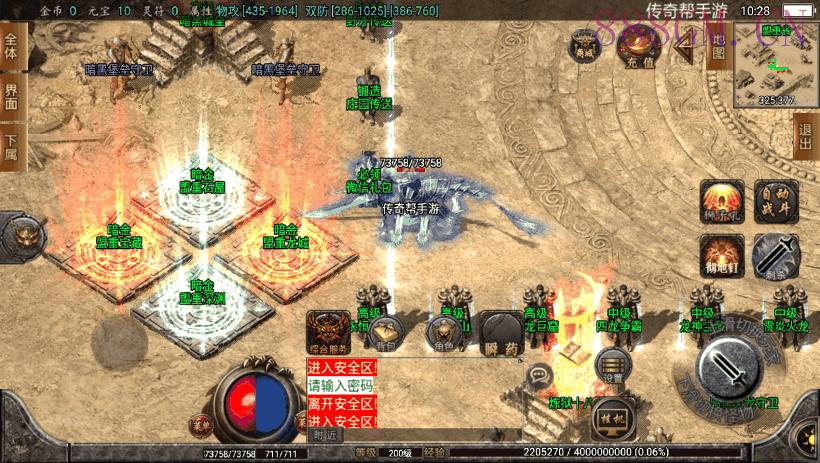Tap the large sword attack button
The image size is (820, 463).
(x=732, y=369)
